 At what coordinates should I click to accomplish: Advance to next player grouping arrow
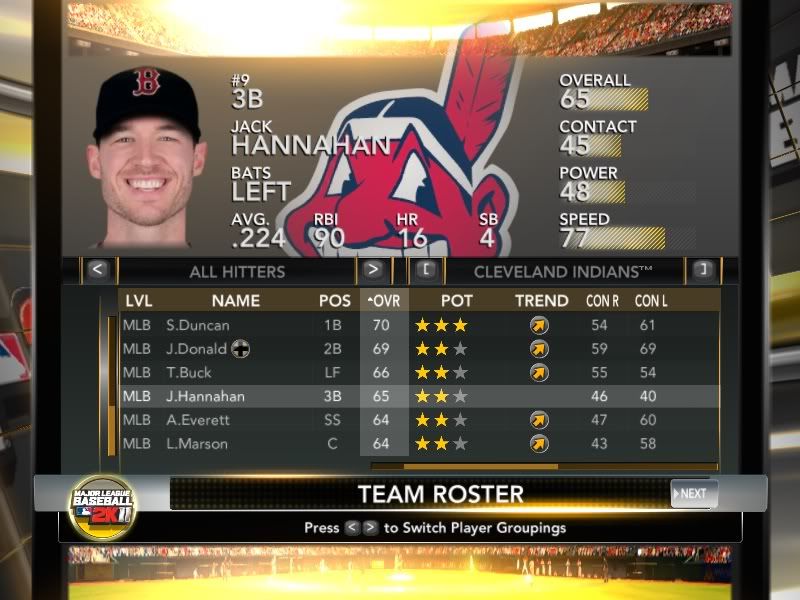(372, 270)
